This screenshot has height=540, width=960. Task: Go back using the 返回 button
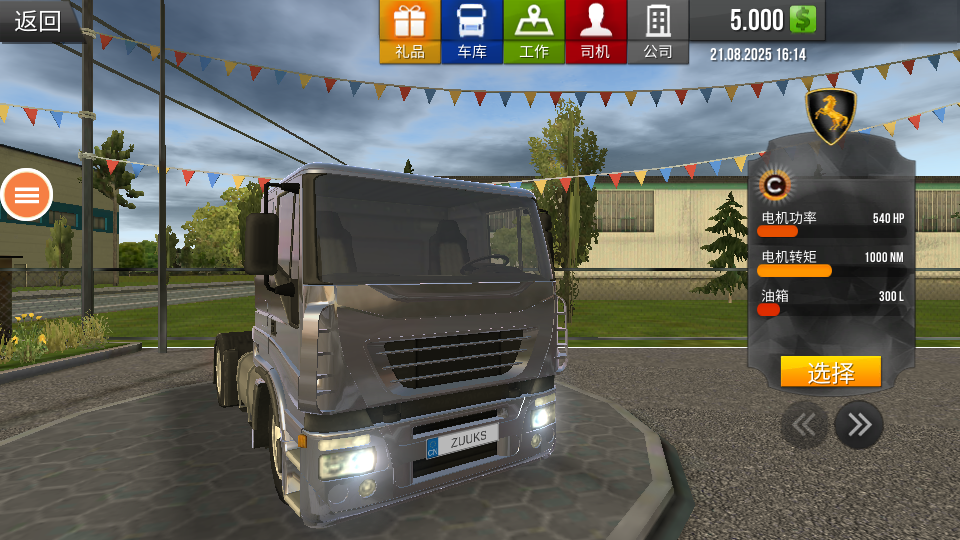point(38,21)
